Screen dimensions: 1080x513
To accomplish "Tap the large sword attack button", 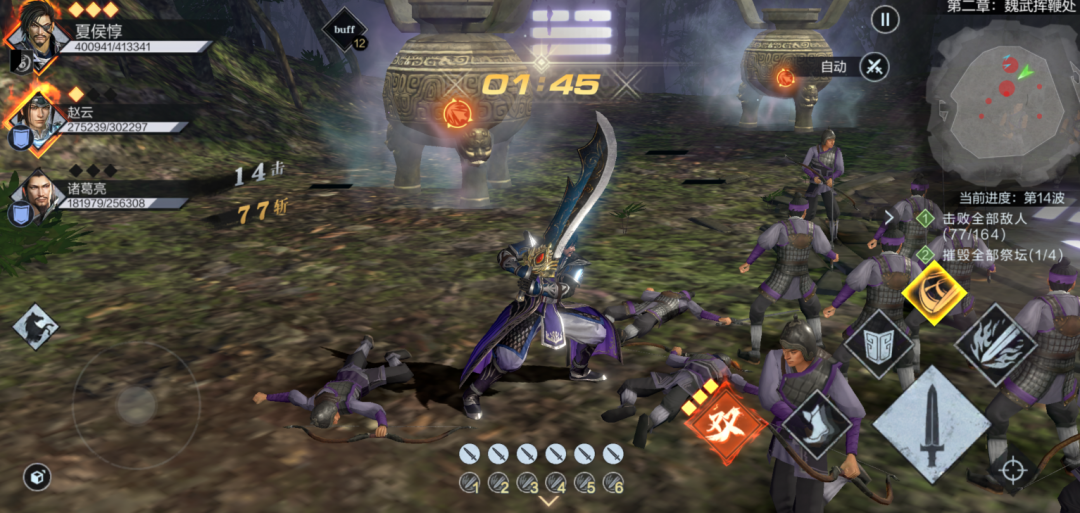I will coord(931,425).
